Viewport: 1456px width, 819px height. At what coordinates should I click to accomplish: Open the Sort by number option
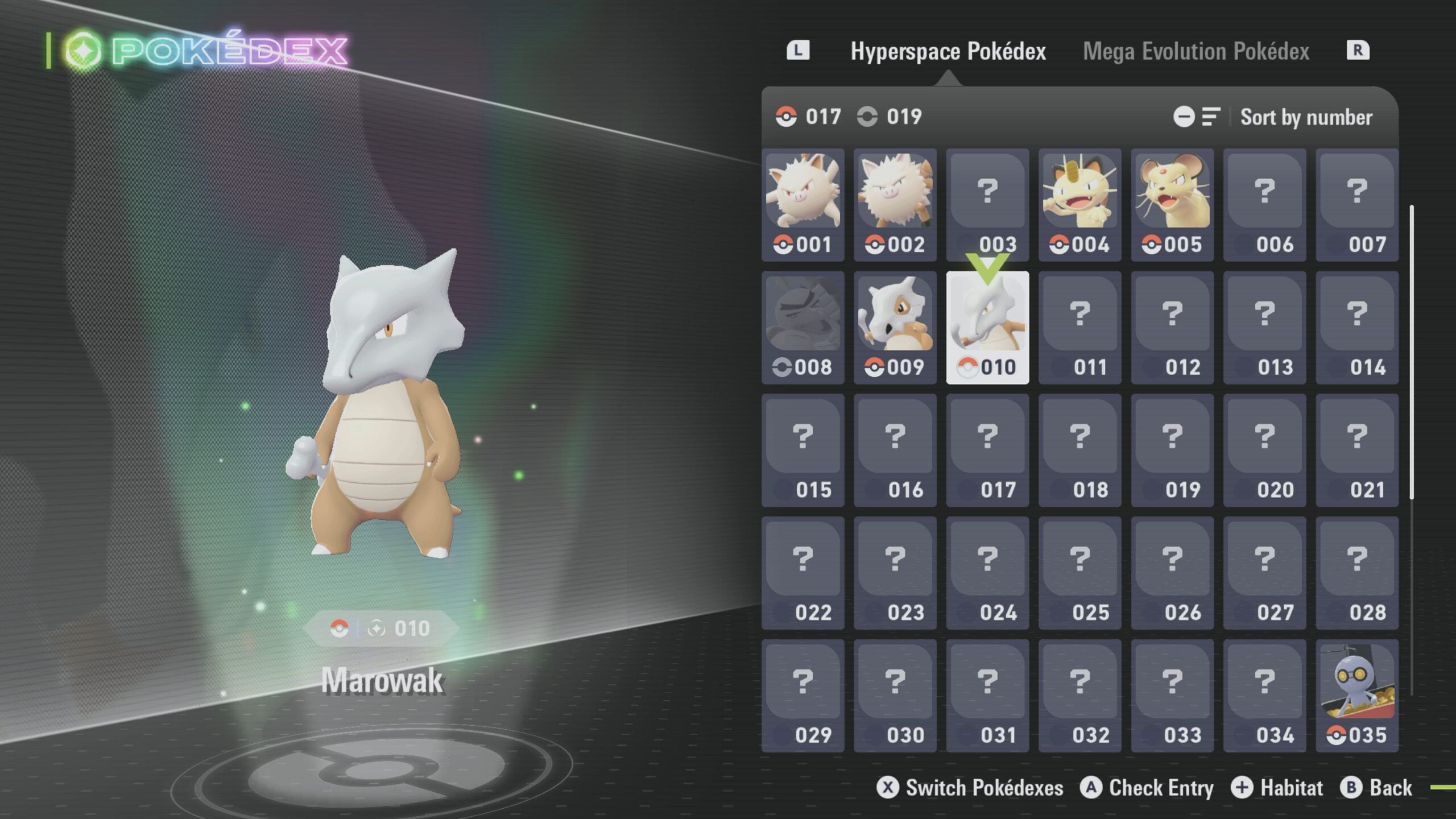click(1305, 117)
